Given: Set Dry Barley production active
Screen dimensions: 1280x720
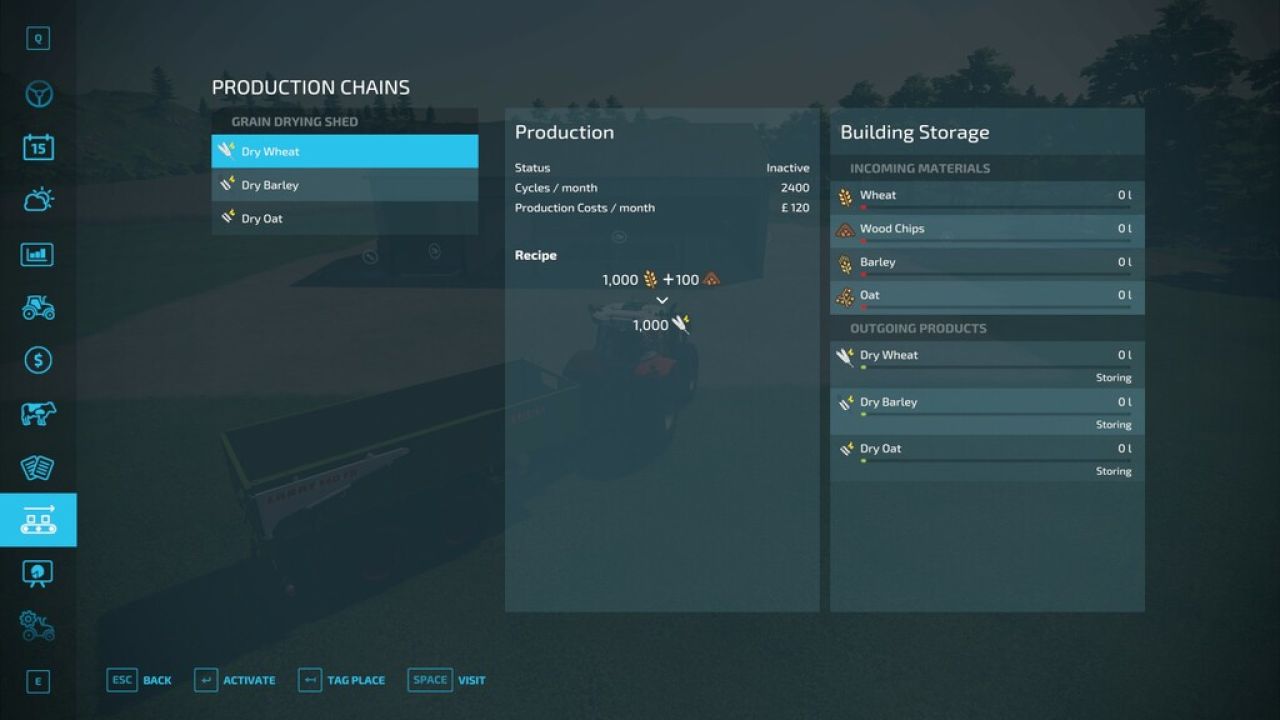Looking at the screenshot, I should [x=344, y=185].
